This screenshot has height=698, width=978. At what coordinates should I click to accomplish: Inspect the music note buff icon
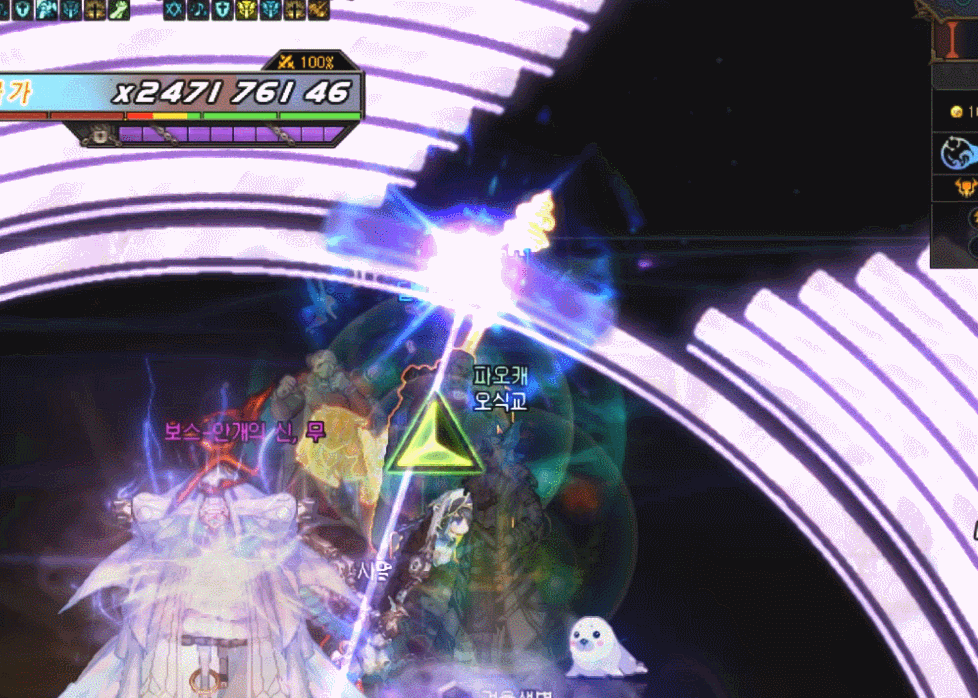[x=199, y=9]
